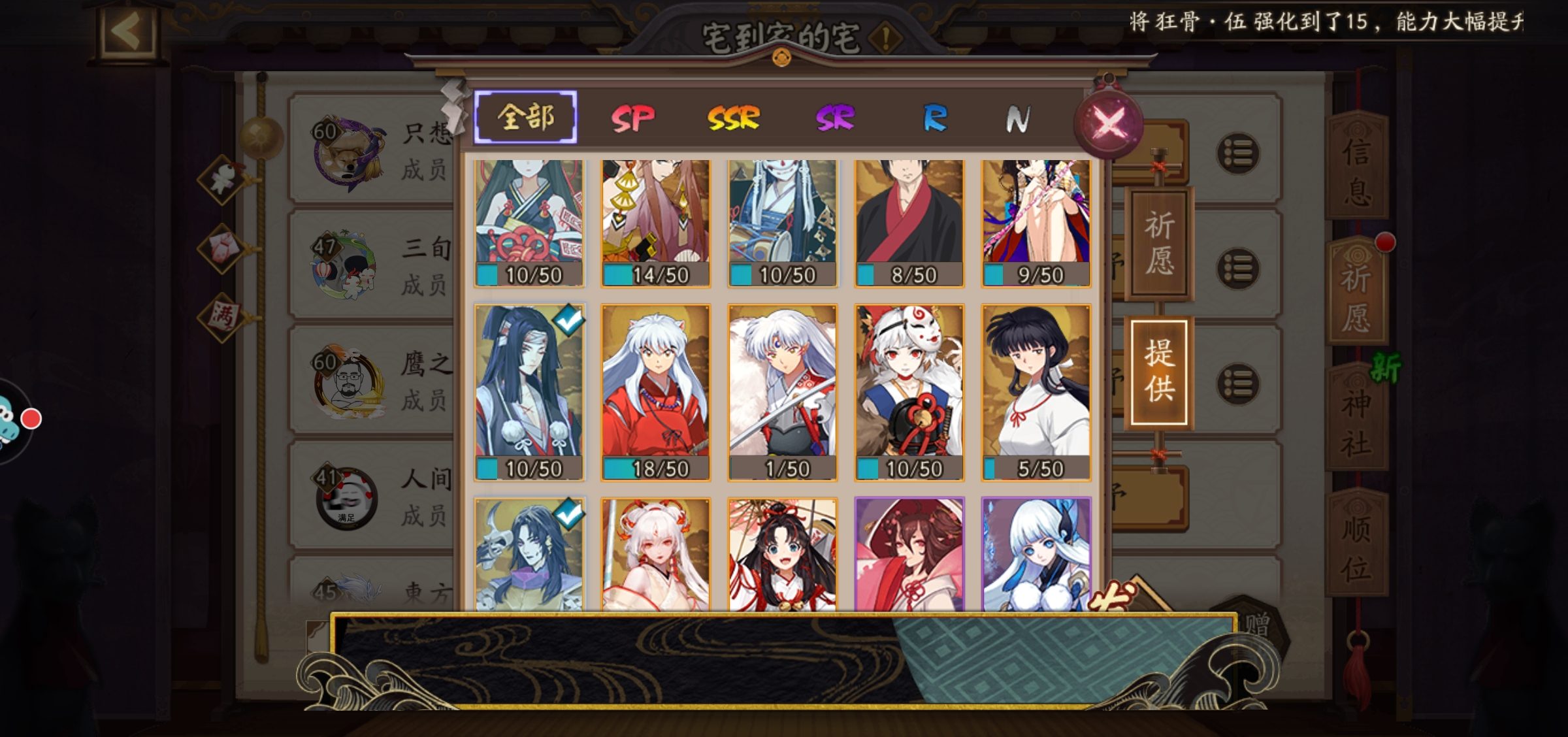Show the R rarity tab

click(935, 119)
